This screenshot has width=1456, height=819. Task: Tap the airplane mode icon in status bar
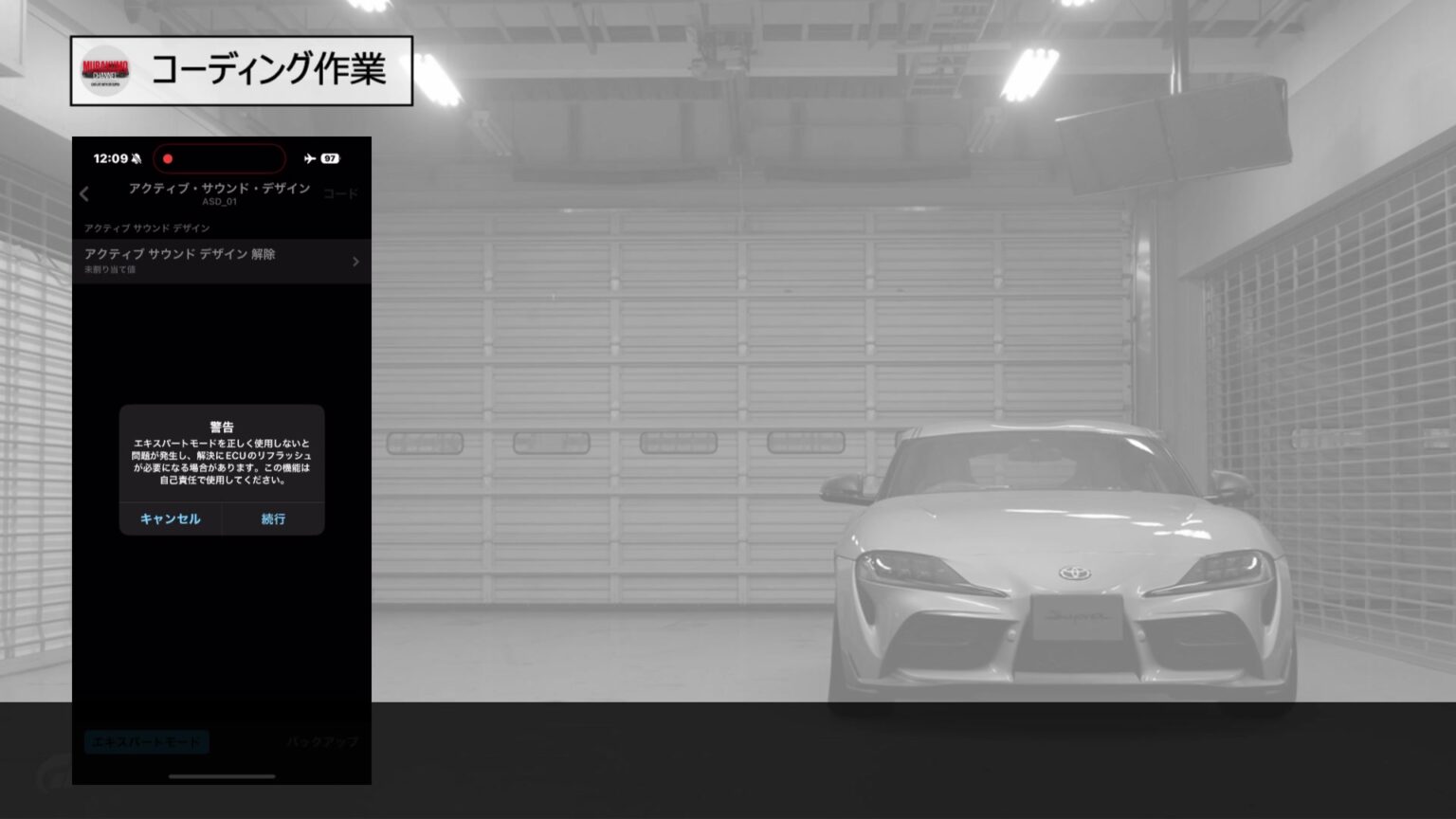308,158
